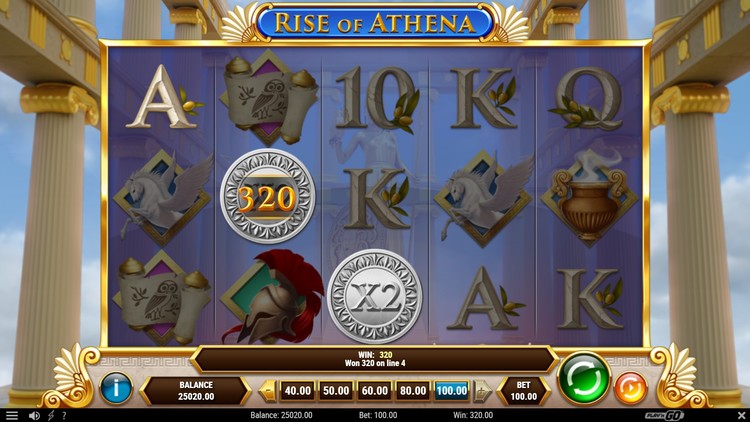Increase bet with the right arrow
Screen dimensions: 750x422
coord(481,391)
